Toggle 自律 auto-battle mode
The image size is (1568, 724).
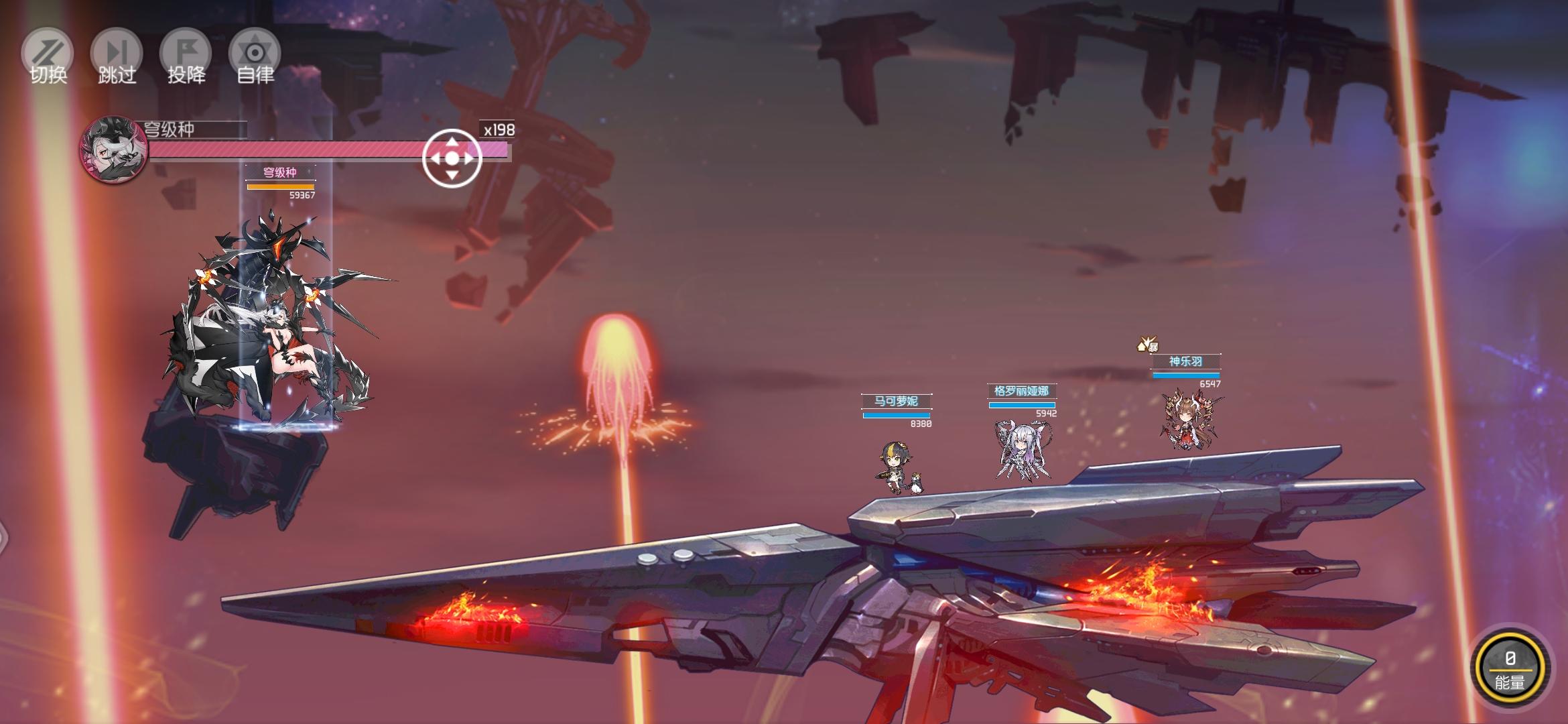(255, 56)
